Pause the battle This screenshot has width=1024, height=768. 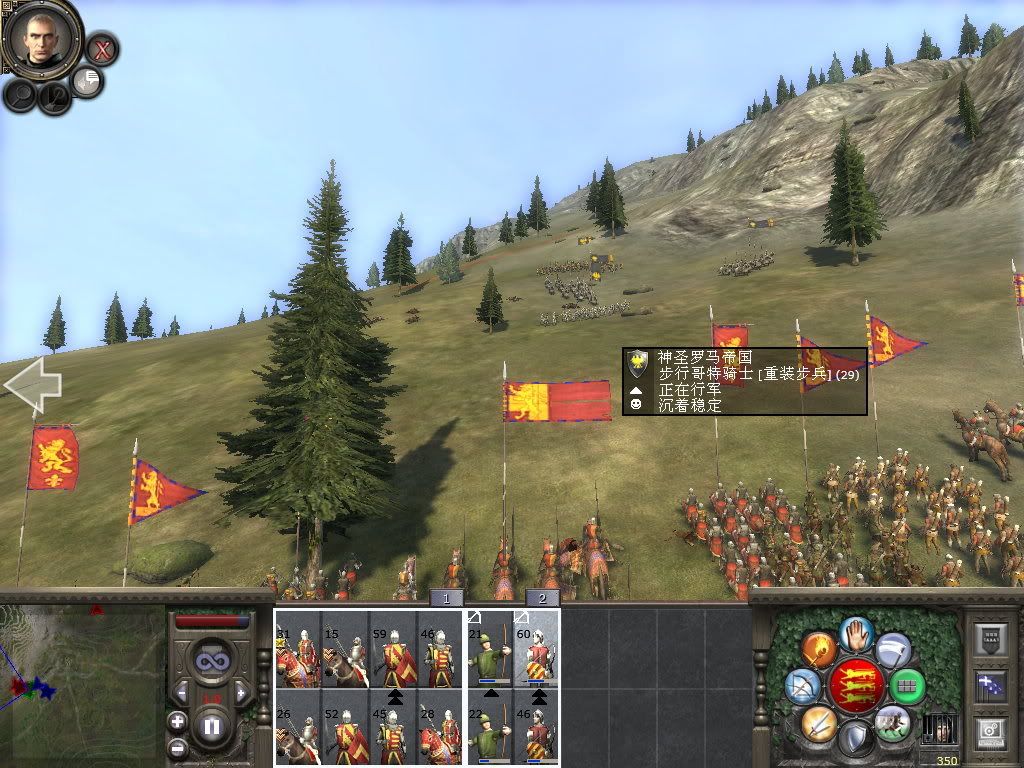pyautogui.click(x=211, y=726)
